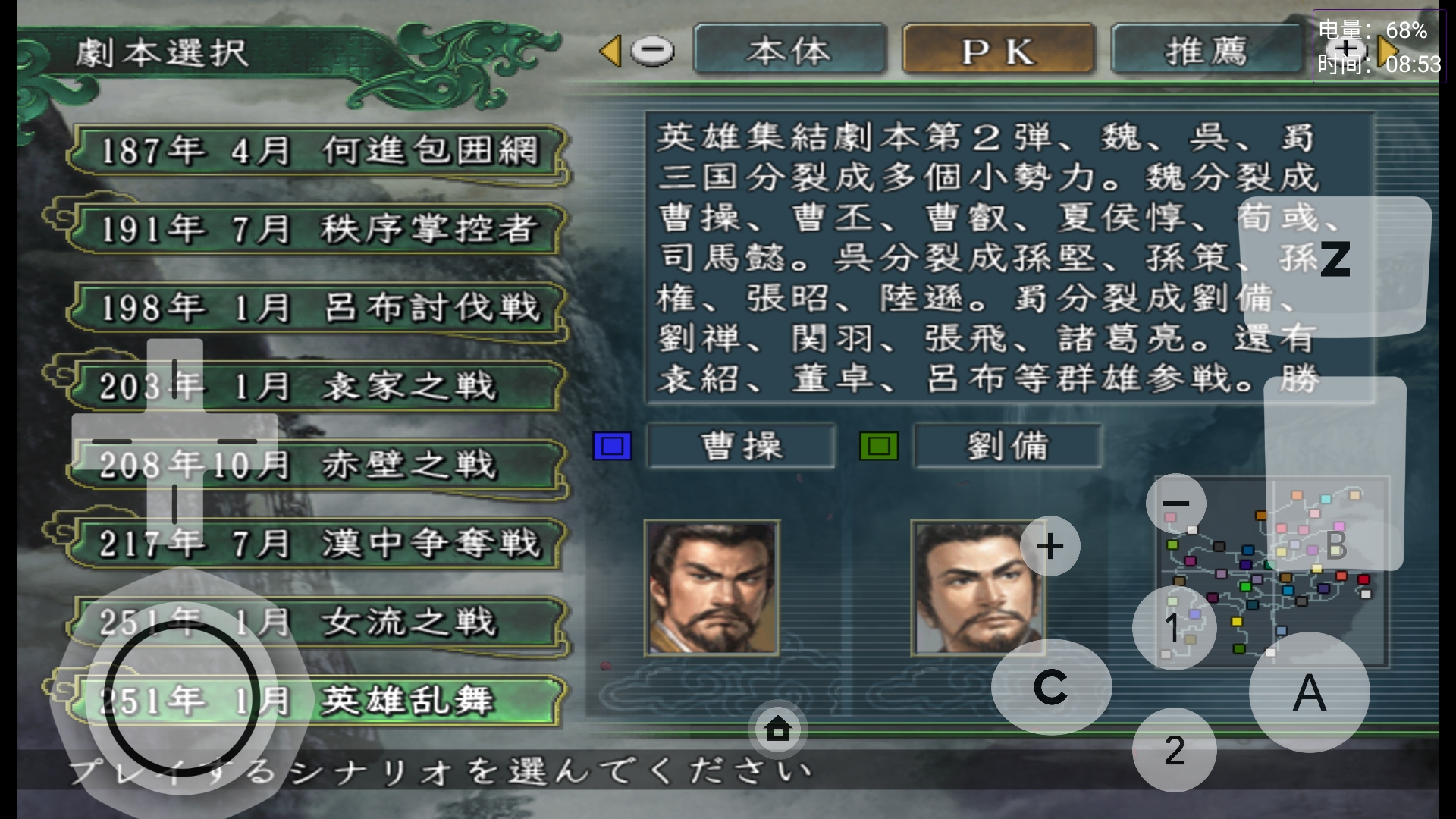
Task: Switch to the PK tab
Action: point(997,51)
